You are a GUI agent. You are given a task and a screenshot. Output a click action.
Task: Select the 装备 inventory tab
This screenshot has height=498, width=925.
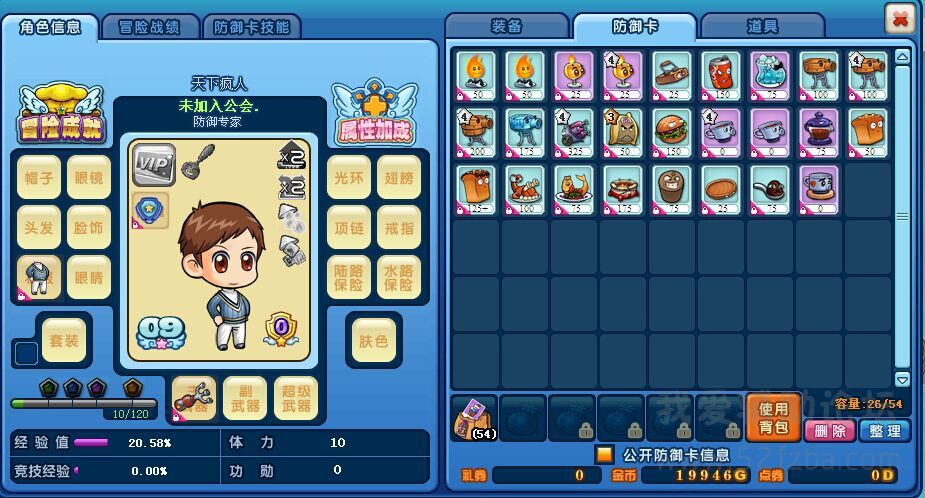point(507,27)
